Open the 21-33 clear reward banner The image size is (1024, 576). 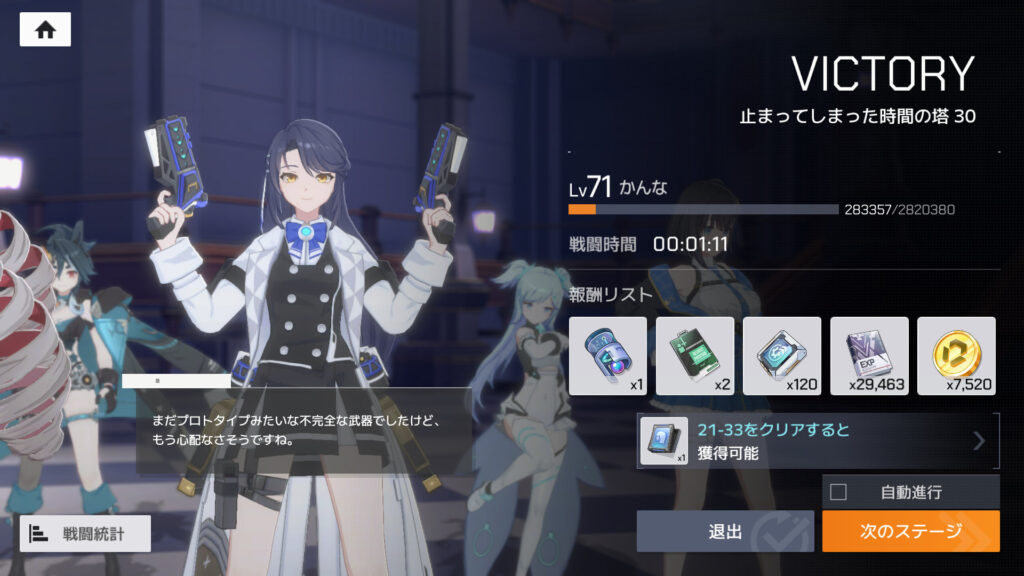(818, 441)
